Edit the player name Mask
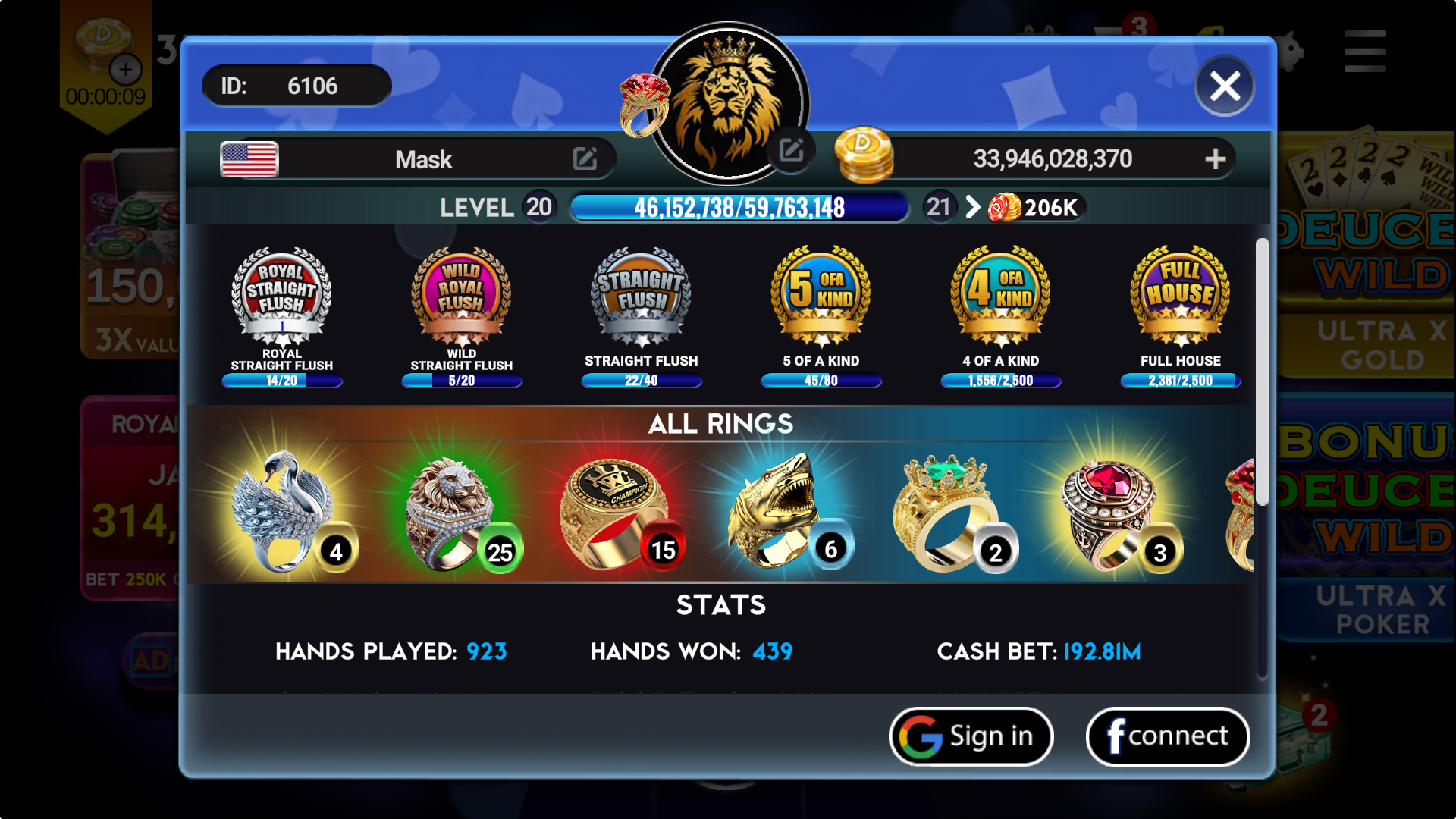The width and height of the screenshot is (1456, 819). click(585, 159)
